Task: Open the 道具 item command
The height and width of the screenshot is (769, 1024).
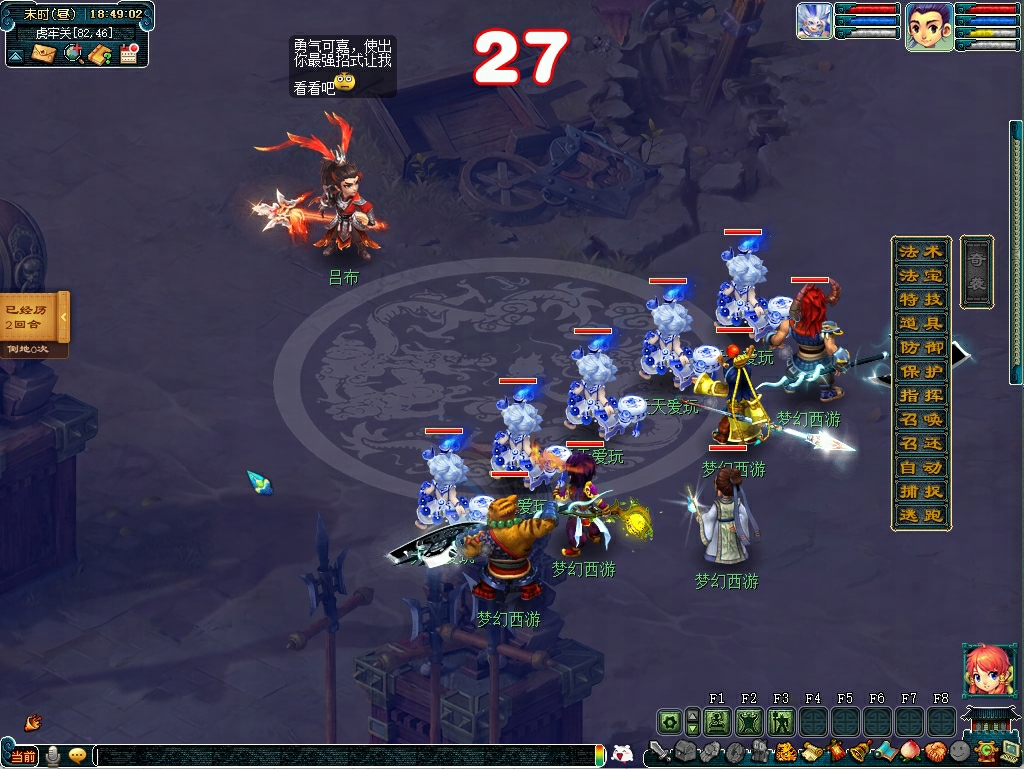Action: pyautogui.click(x=920, y=323)
